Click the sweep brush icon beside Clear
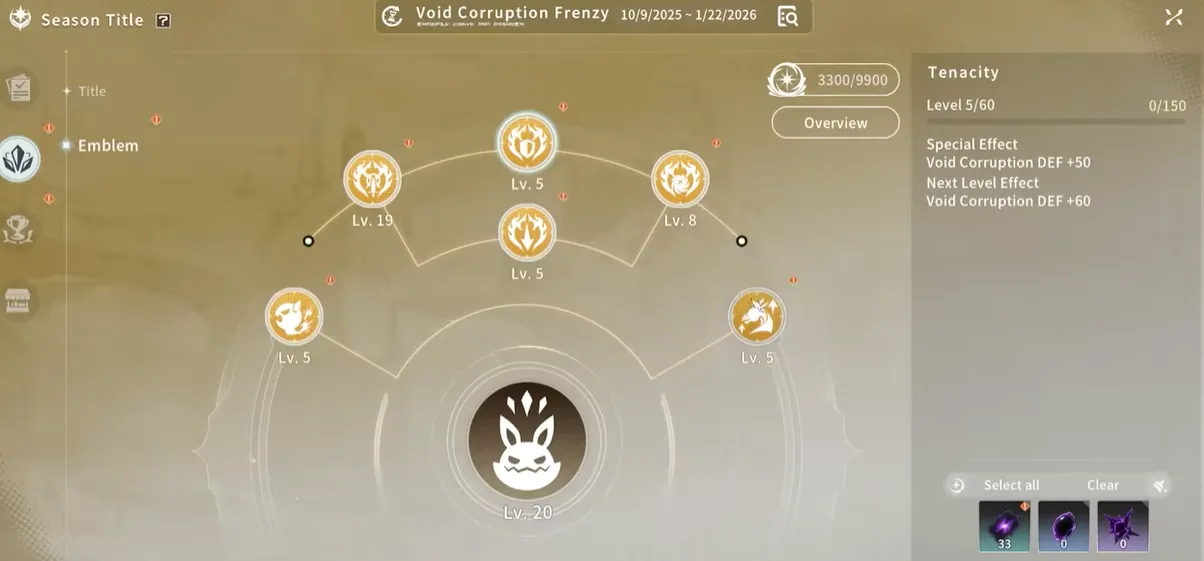 point(1159,485)
